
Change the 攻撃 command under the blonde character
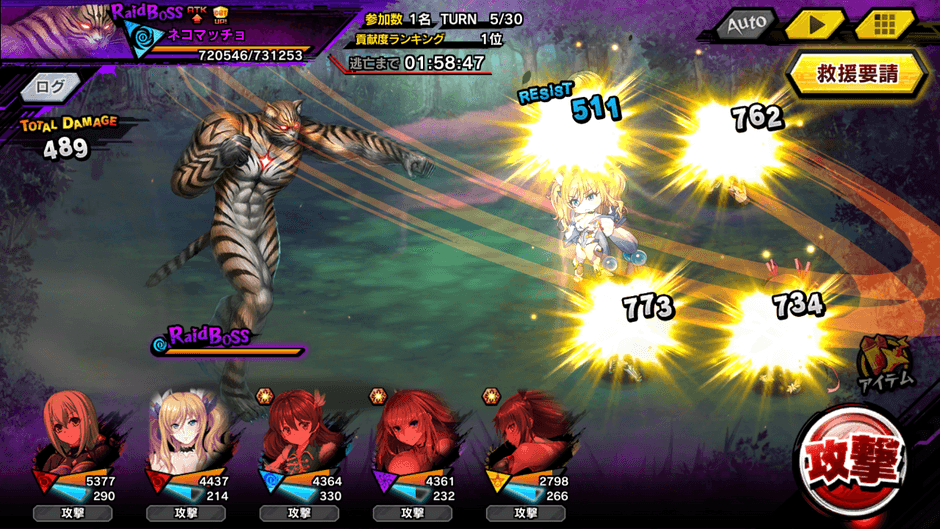[186, 513]
